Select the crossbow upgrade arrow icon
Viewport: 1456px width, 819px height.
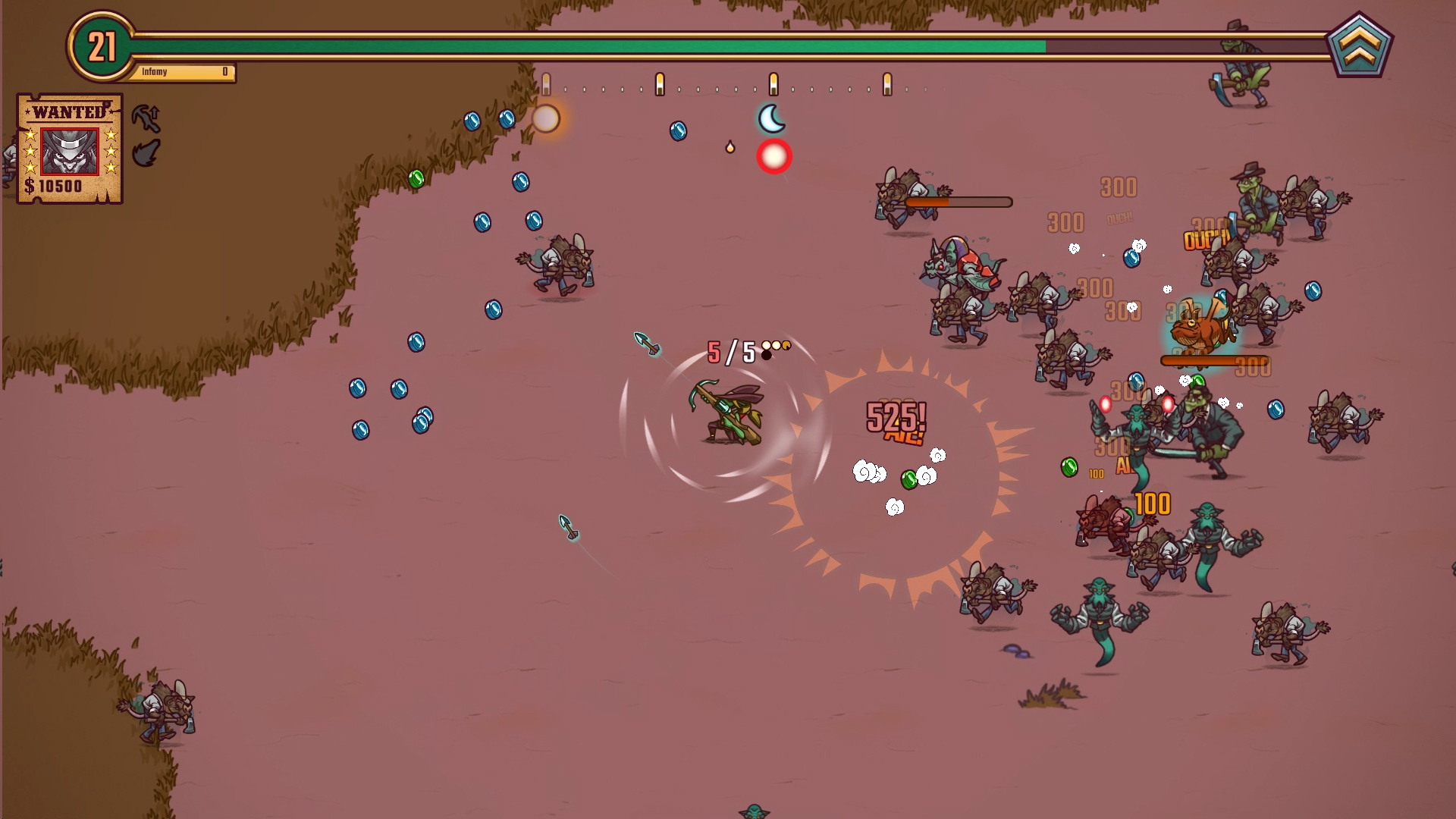click(x=146, y=118)
